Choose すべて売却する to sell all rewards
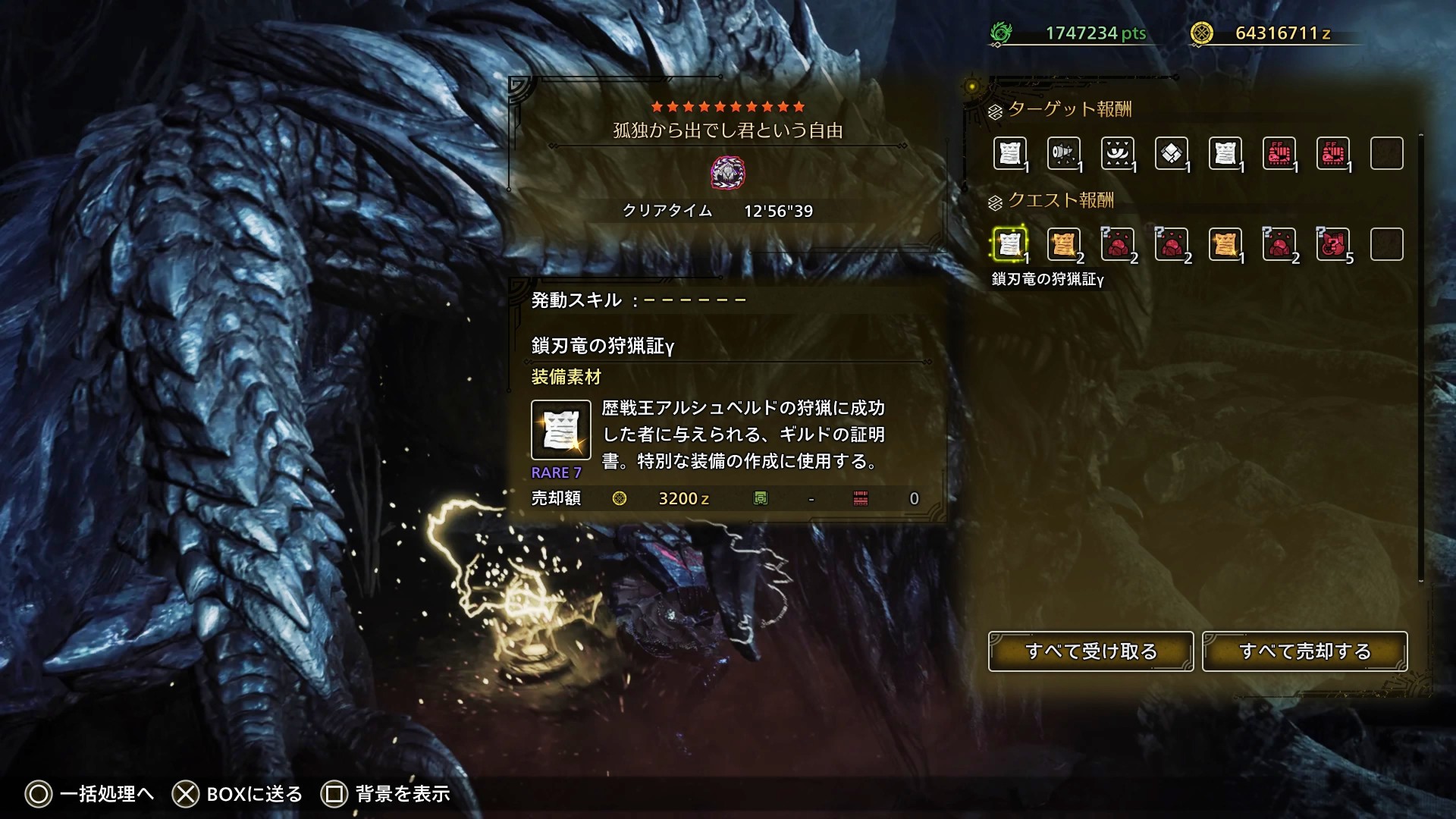Screen dimensions: 1456x819 pos(1304,651)
